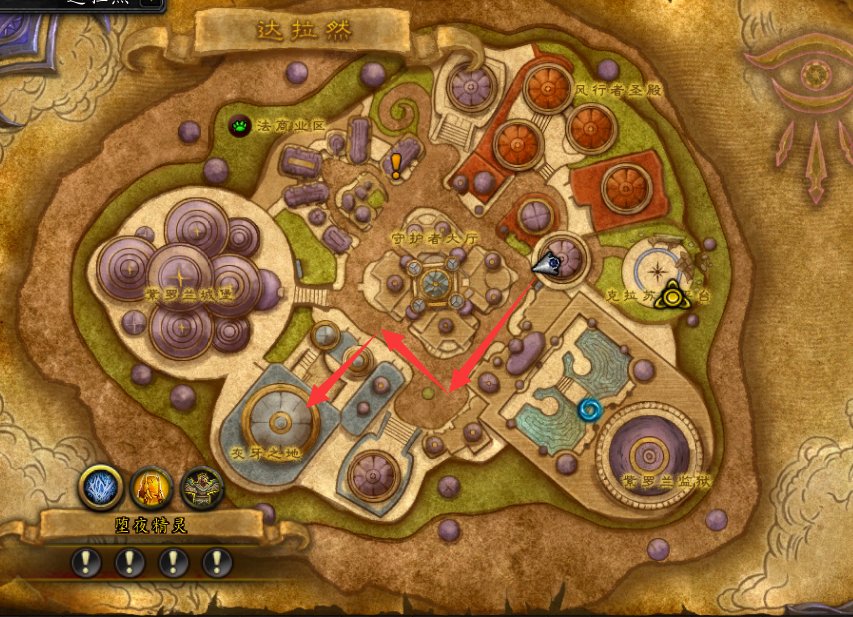853x617 pixels.
Task: Click the yellow exclamation quest marker on map
Action: click(x=396, y=165)
